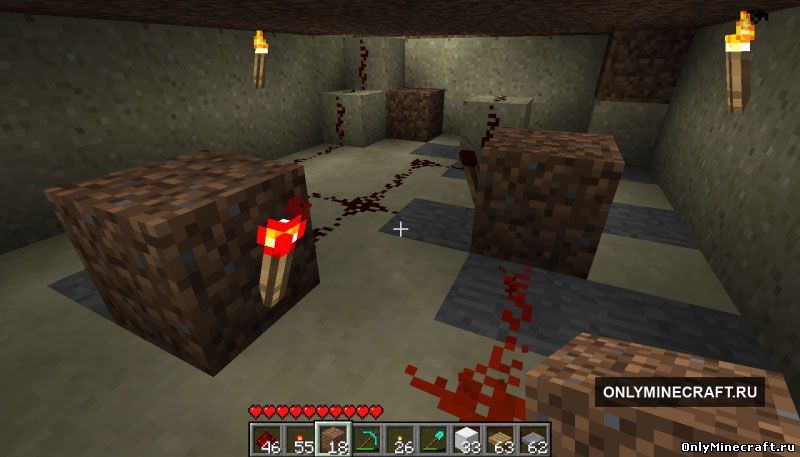The height and width of the screenshot is (457, 800).
Task: Select the redstone dust hotbar slot
Action: 265,439
